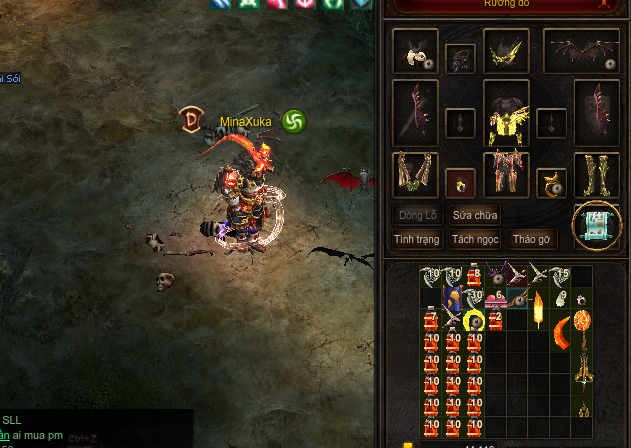Select the equipped pet skull slot
This screenshot has width=631, height=448.
point(415,51)
